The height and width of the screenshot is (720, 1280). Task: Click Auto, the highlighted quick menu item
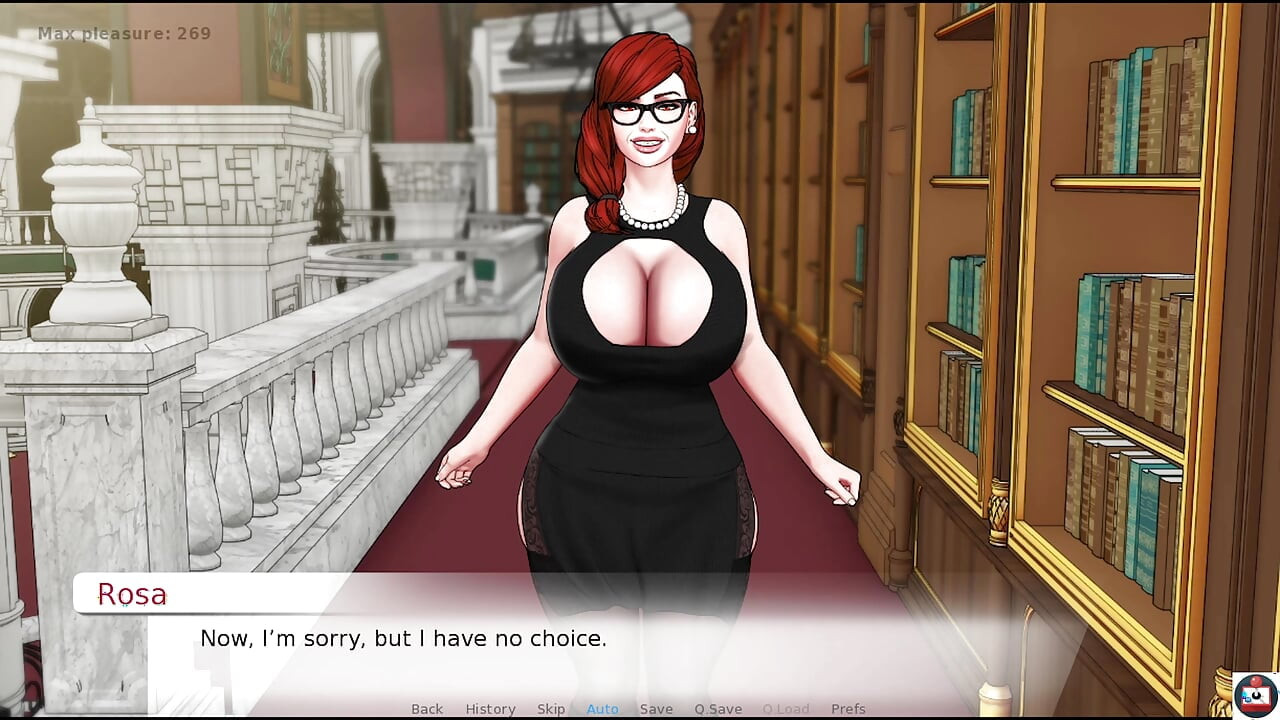tap(602, 708)
